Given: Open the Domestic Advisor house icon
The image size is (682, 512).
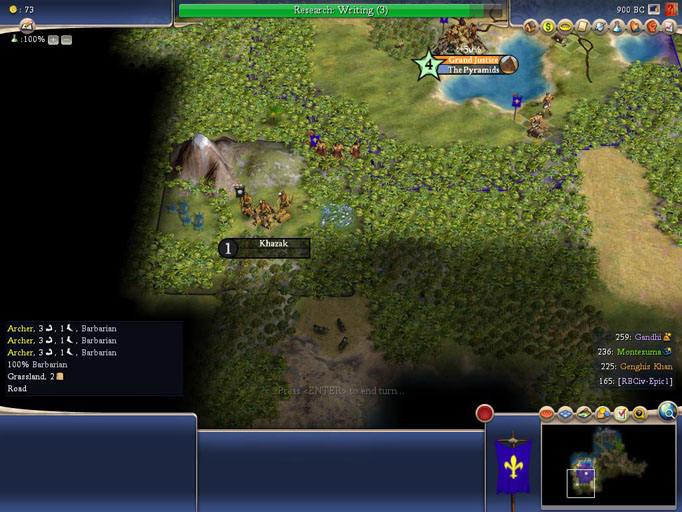Looking at the screenshot, I should [x=531, y=27].
